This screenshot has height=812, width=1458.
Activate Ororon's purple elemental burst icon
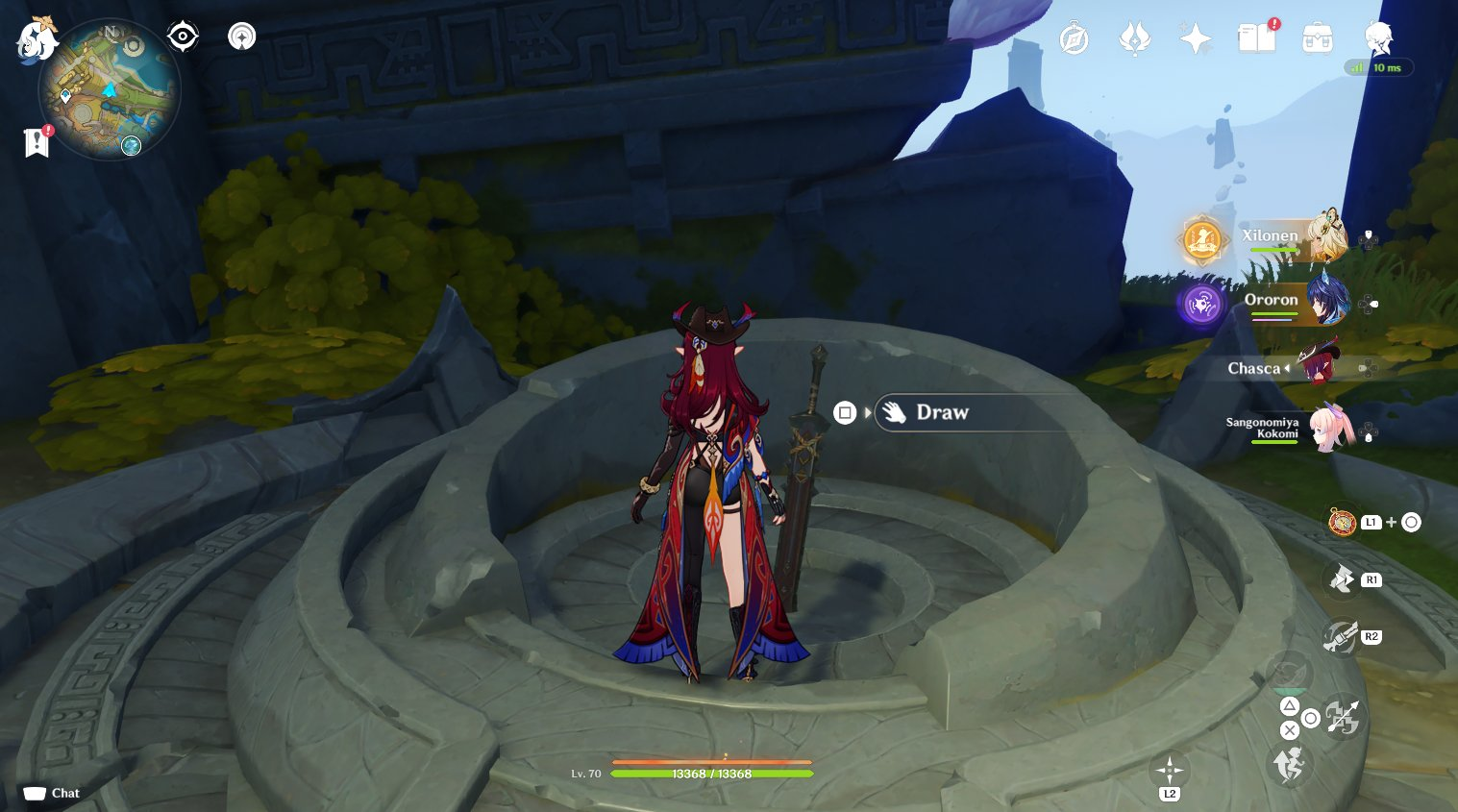(x=1201, y=305)
